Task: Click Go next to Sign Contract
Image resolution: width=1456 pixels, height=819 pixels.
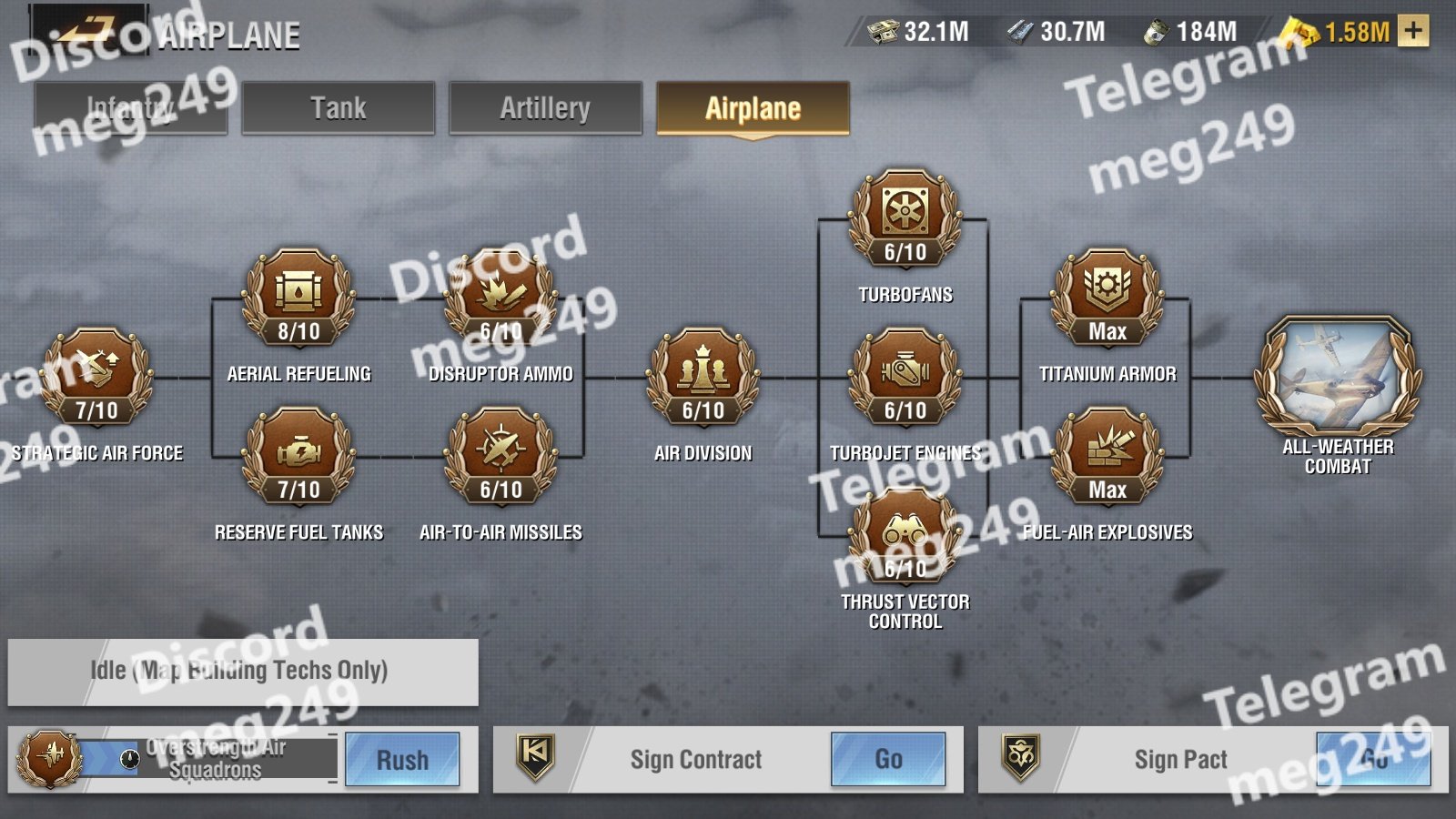Action: 888,760
